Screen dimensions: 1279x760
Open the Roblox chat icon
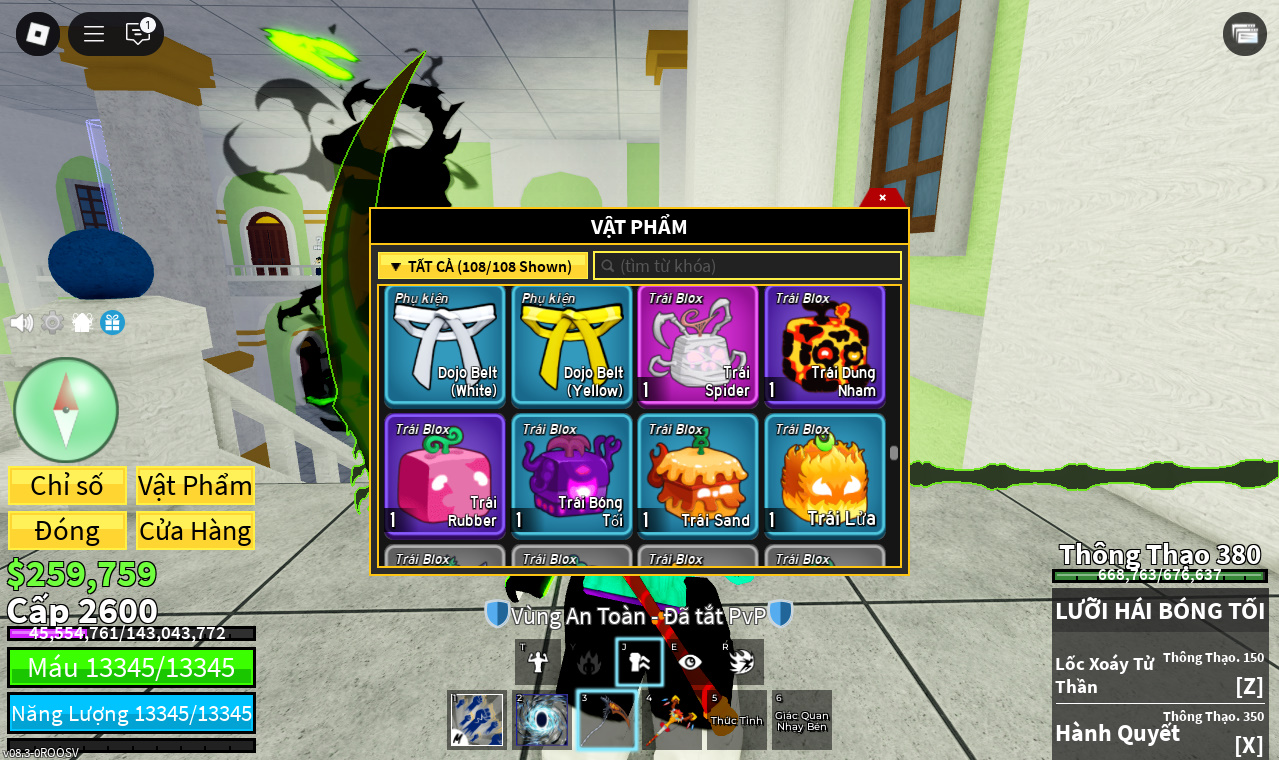tap(138, 34)
